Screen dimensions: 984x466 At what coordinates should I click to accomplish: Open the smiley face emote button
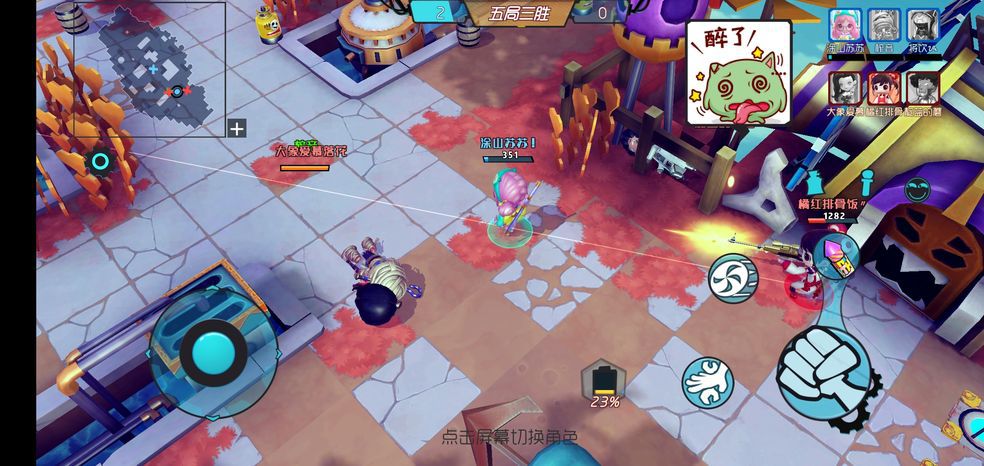(917, 189)
